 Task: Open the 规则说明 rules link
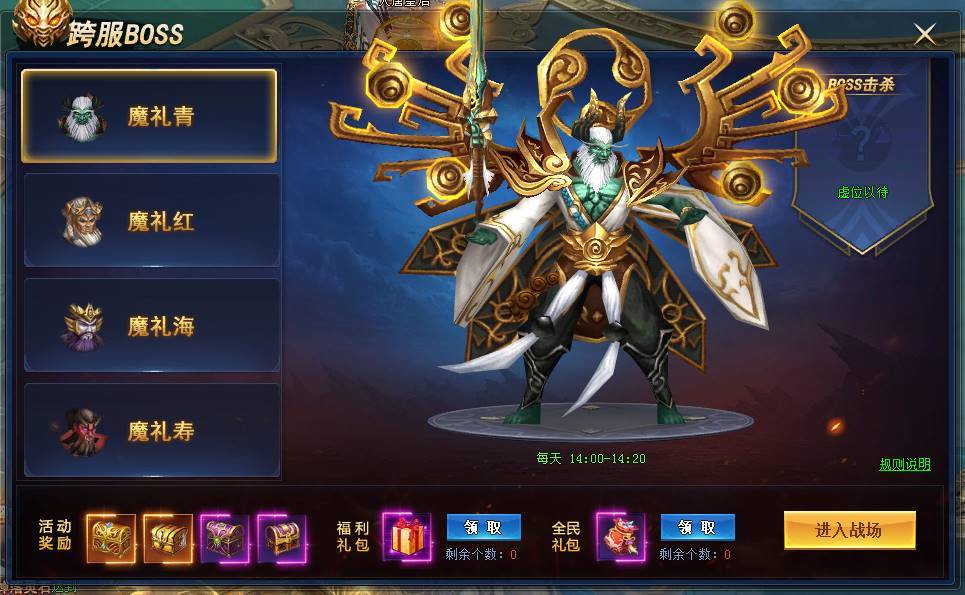(904, 464)
